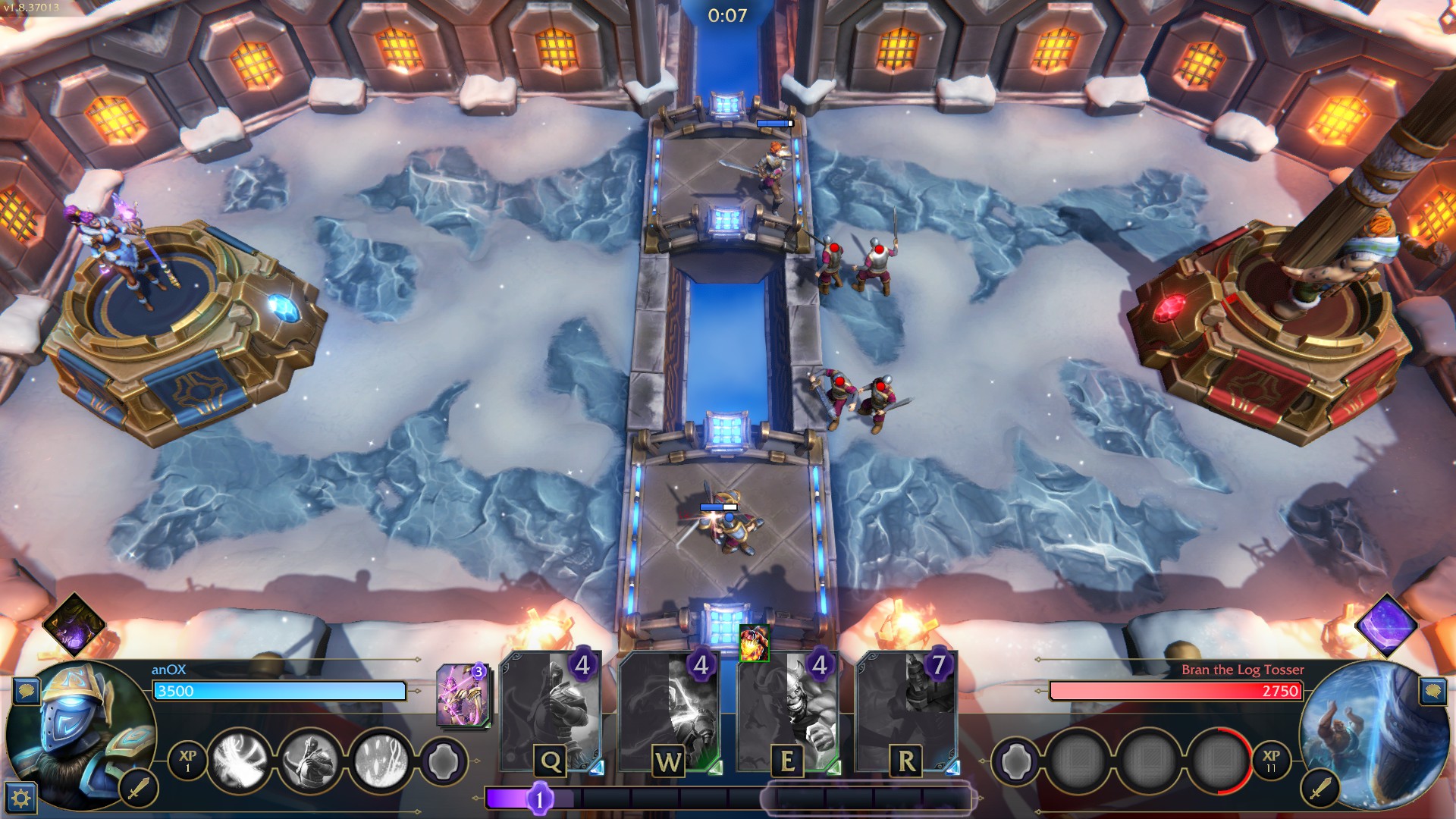This screenshot has height=819, width=1456.
Task: Click anOX's XP level badge
Action: click(x=187, y=760)
